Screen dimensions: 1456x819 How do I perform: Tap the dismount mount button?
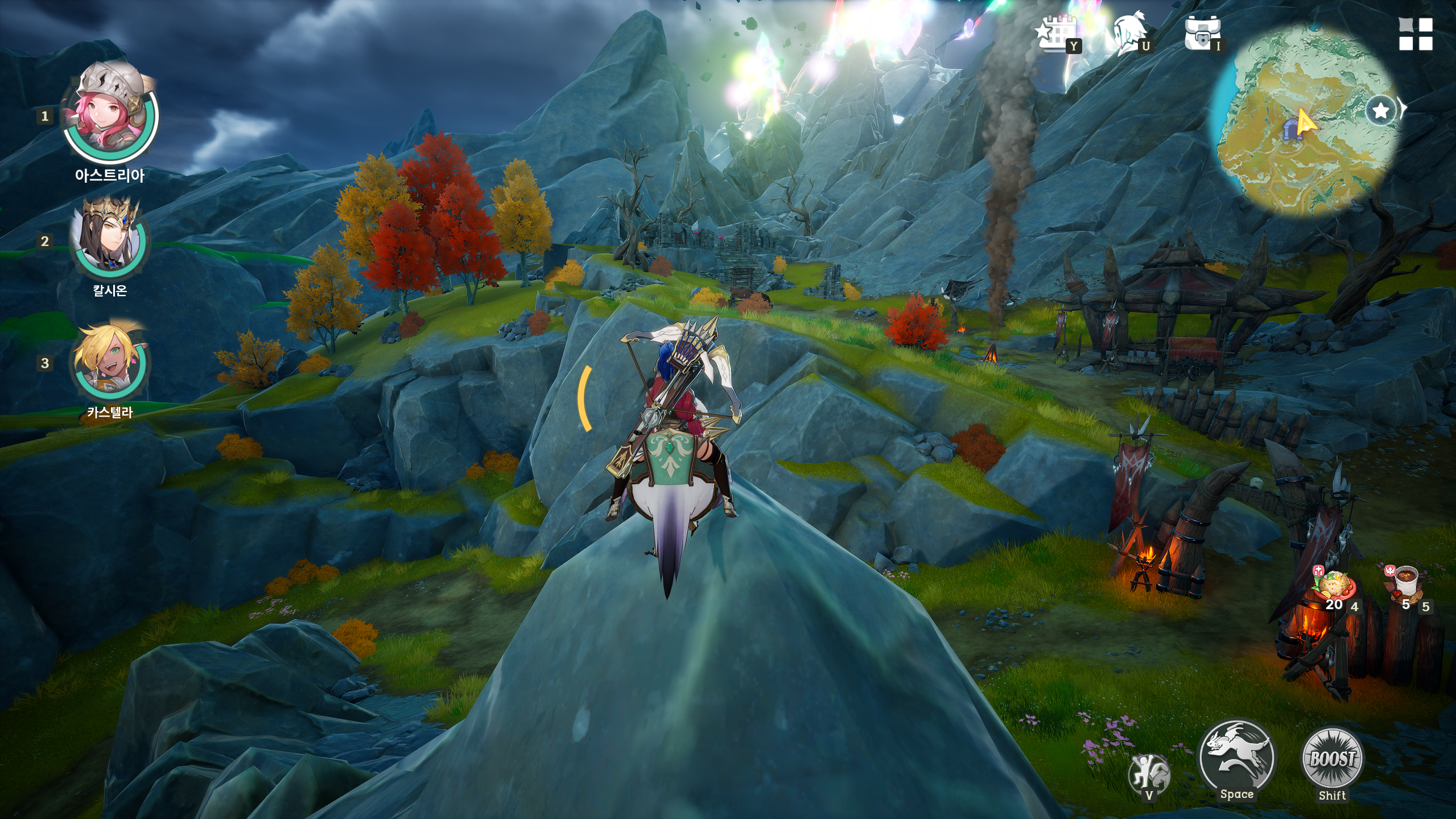coord(1149,774)
